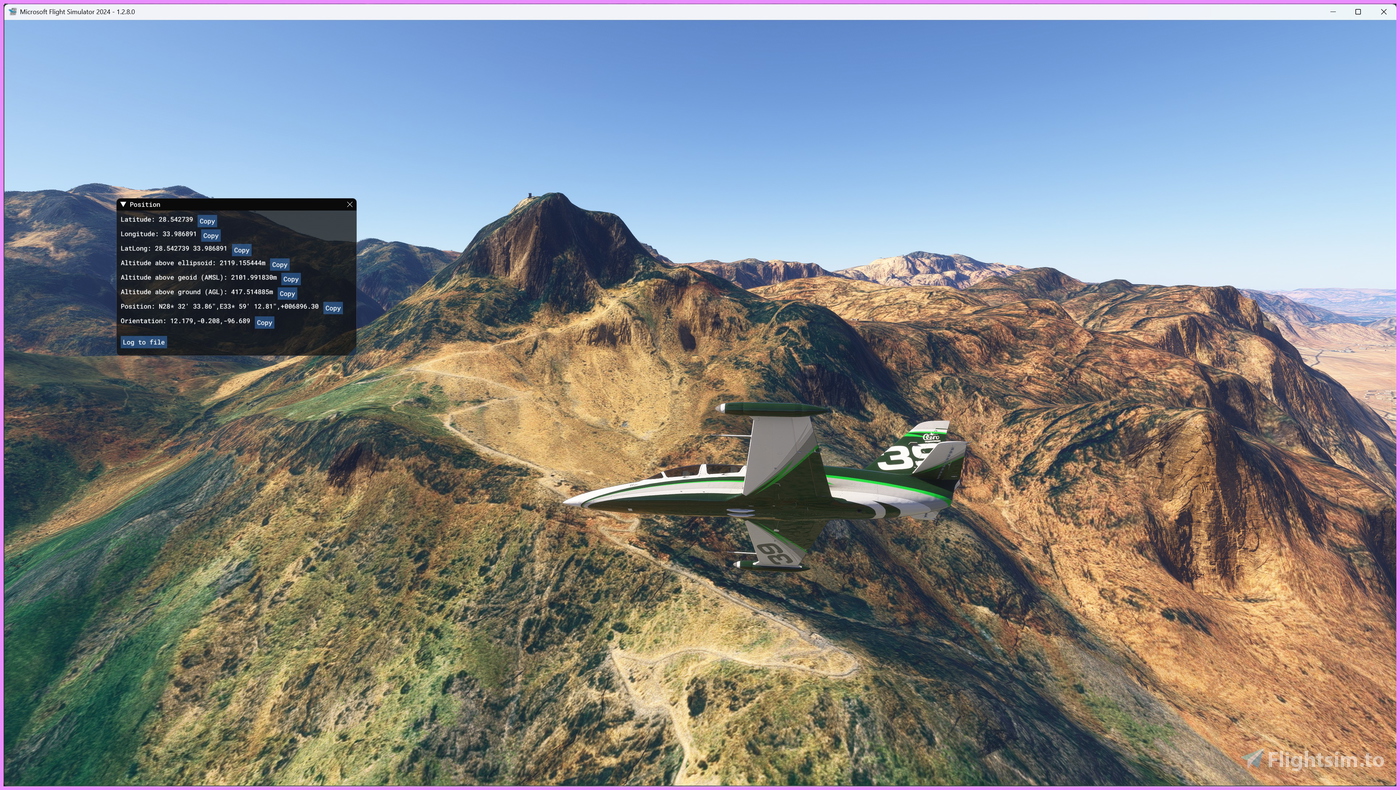1400x790 pixels.
Task: Copy the Position coordinates string
Action: pyautogui.click(x=333, y=308)
